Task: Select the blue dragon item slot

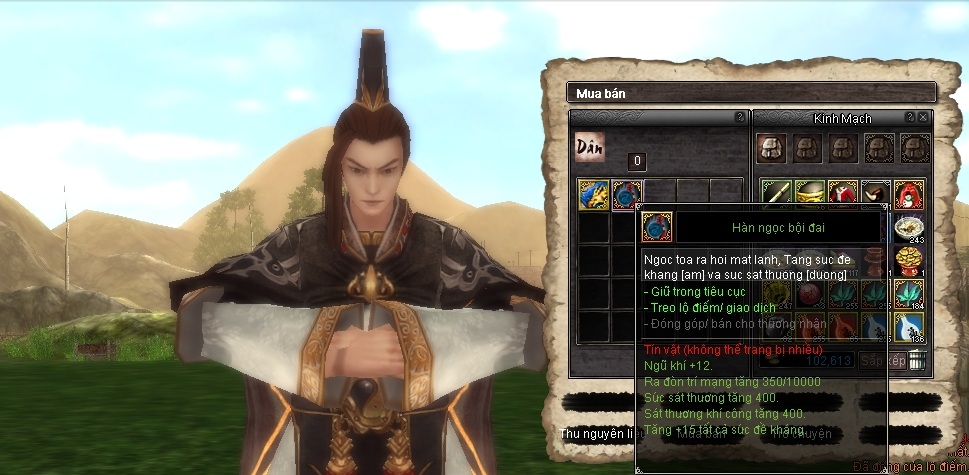Action: [594, 195]
